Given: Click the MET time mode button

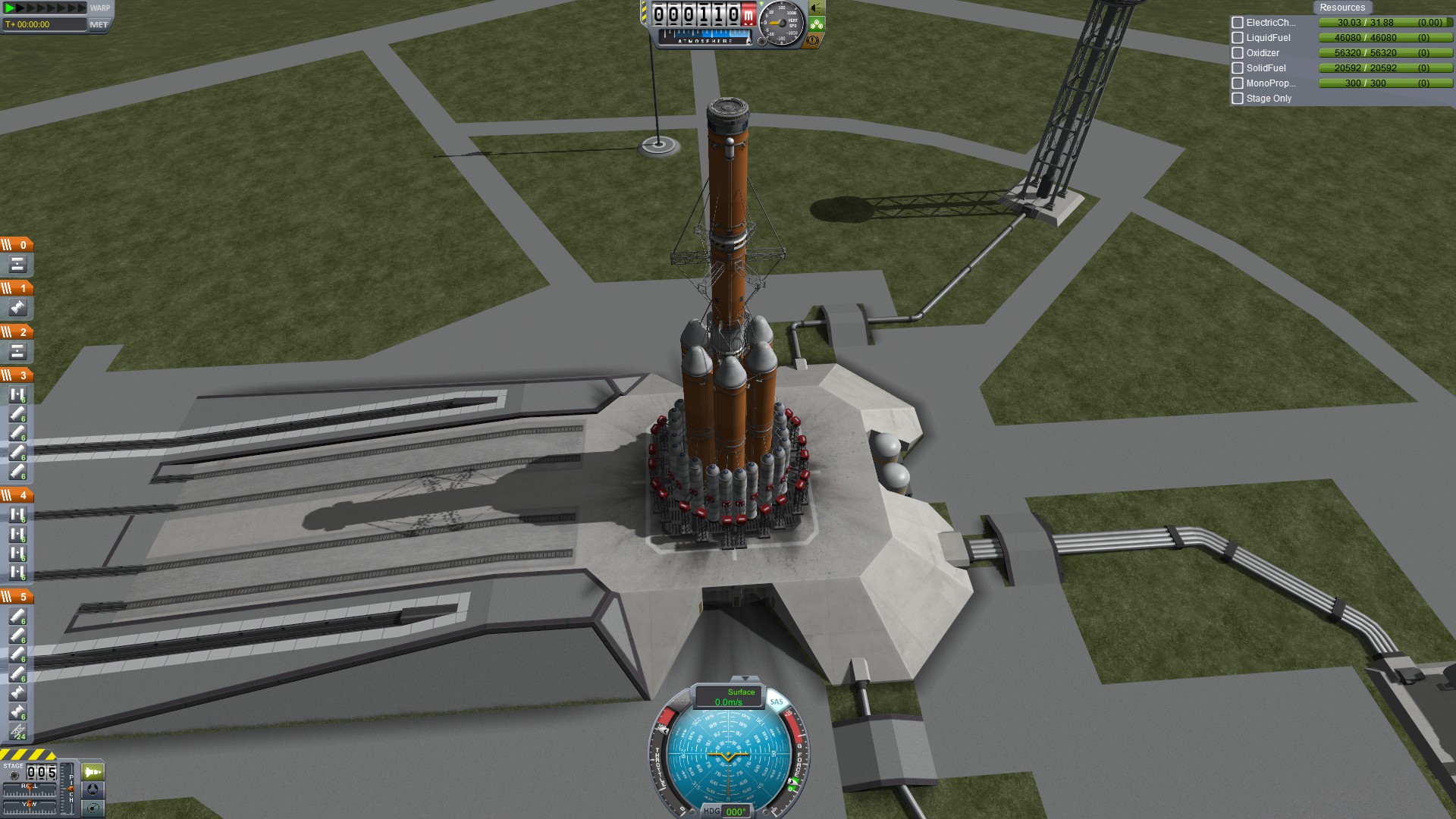Looking at the screenshot, I should (x=99, y=24).
